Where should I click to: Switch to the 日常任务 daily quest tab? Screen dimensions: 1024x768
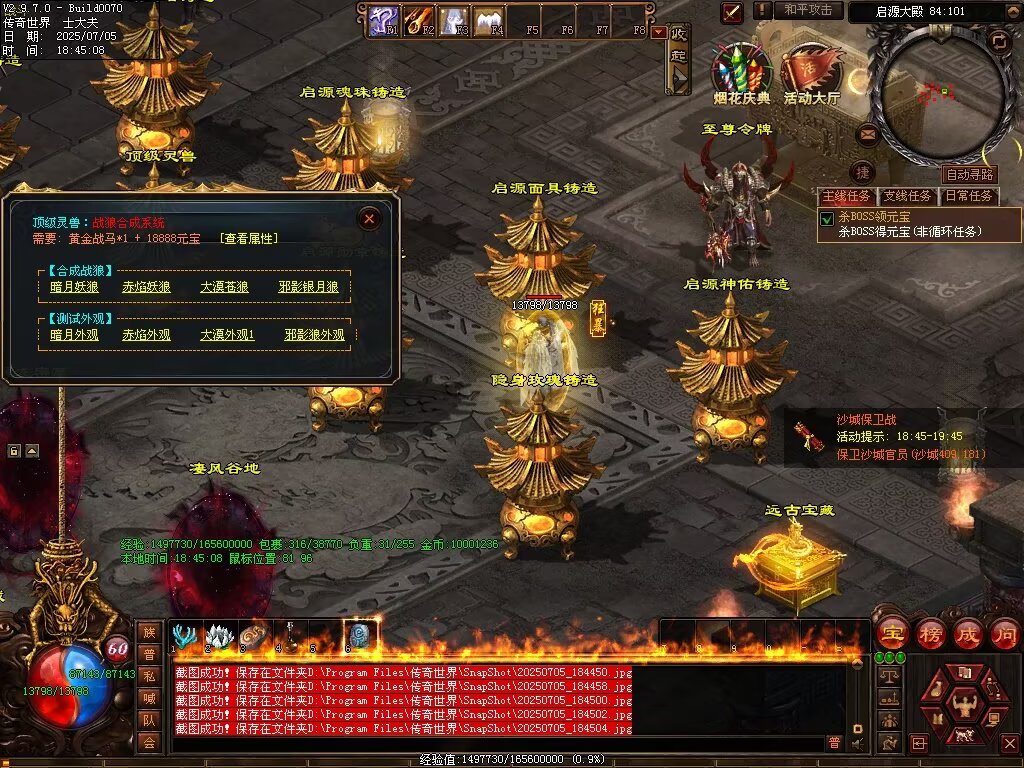click(x=968, y=196)
